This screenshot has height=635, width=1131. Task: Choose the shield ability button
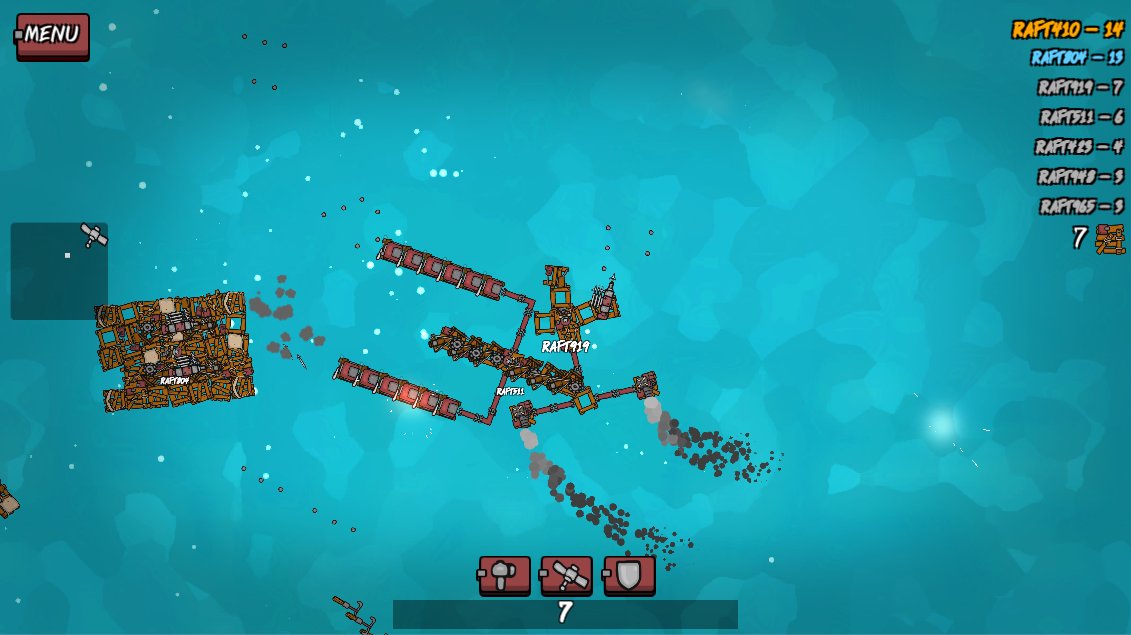(629, 575)
